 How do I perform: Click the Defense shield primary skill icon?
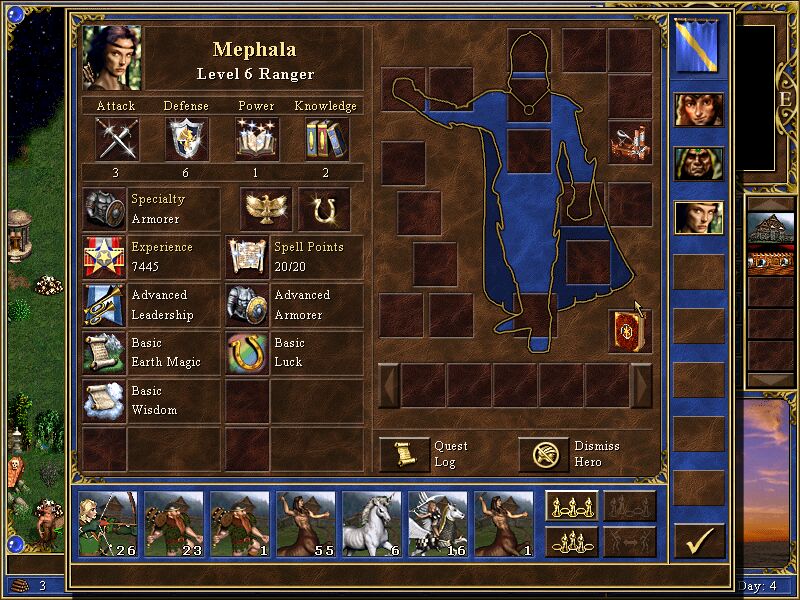(186, 139)
